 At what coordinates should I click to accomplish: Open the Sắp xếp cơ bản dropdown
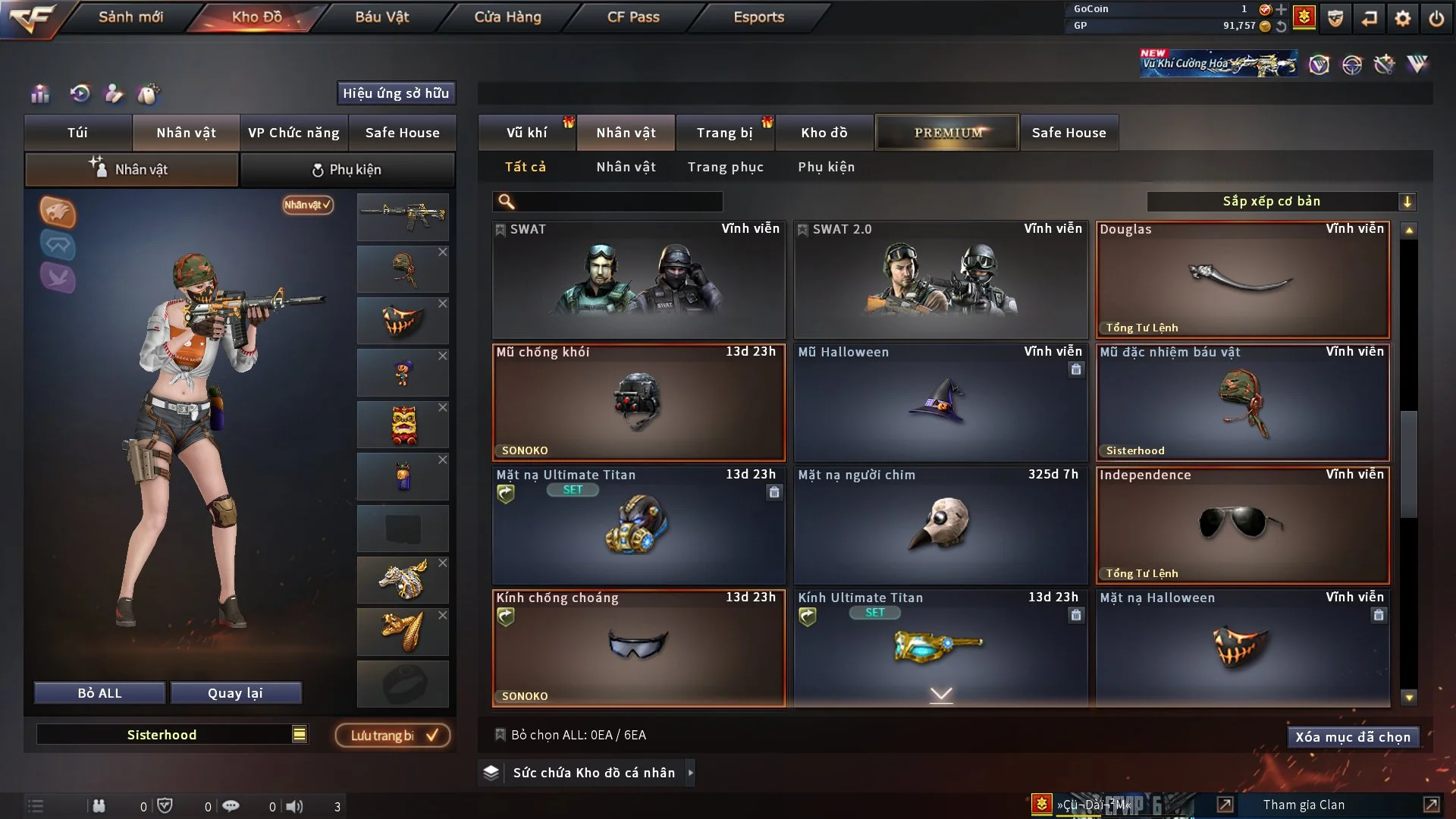(1280, 202)
